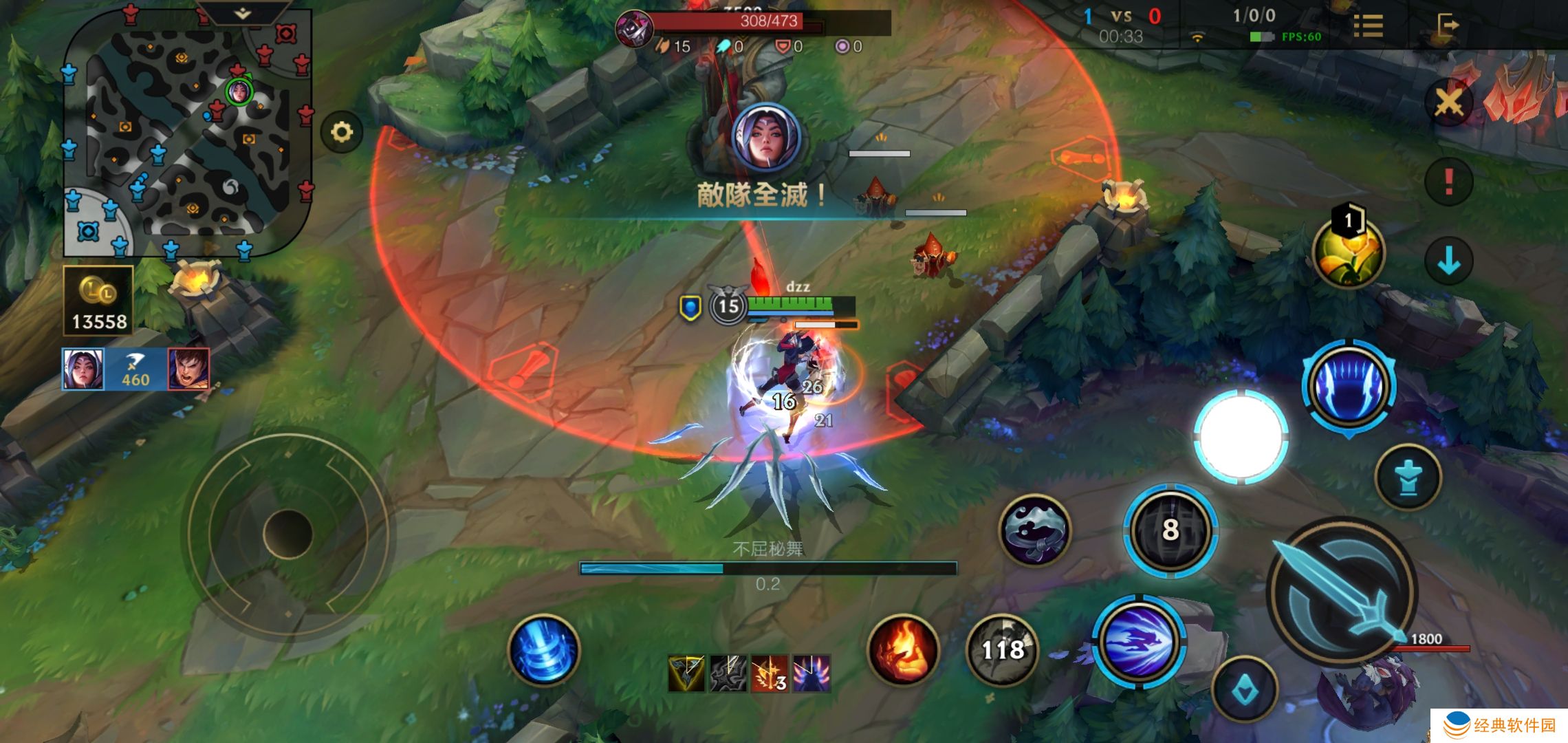Tap the blue down-arrow ping button
Screen dimensions: 1568x743
pyautogui.click(x=1448, y=261)
